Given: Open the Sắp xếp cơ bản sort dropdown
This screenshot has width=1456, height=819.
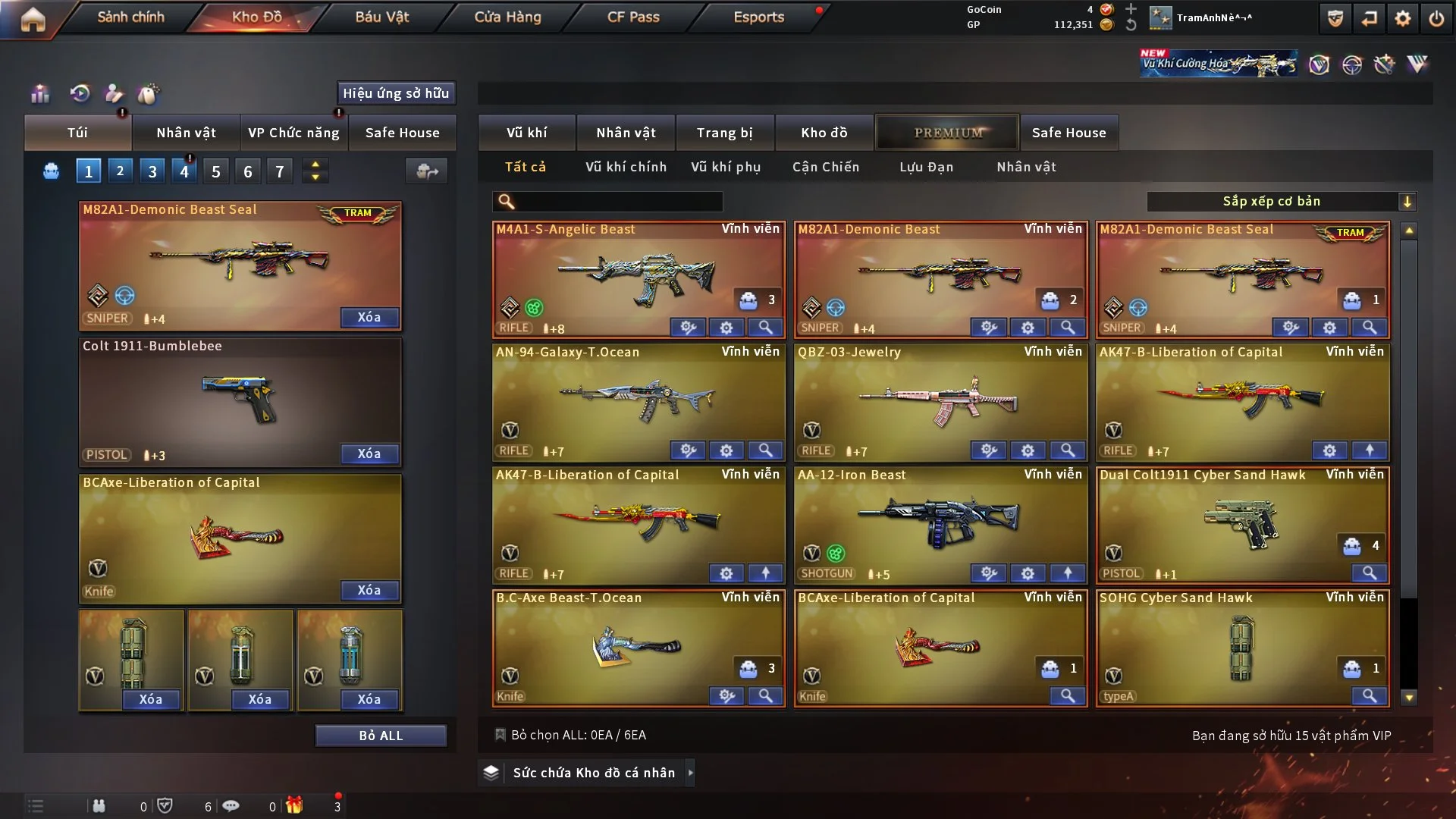Looking at the screenshot, I should coord(1281,201).
